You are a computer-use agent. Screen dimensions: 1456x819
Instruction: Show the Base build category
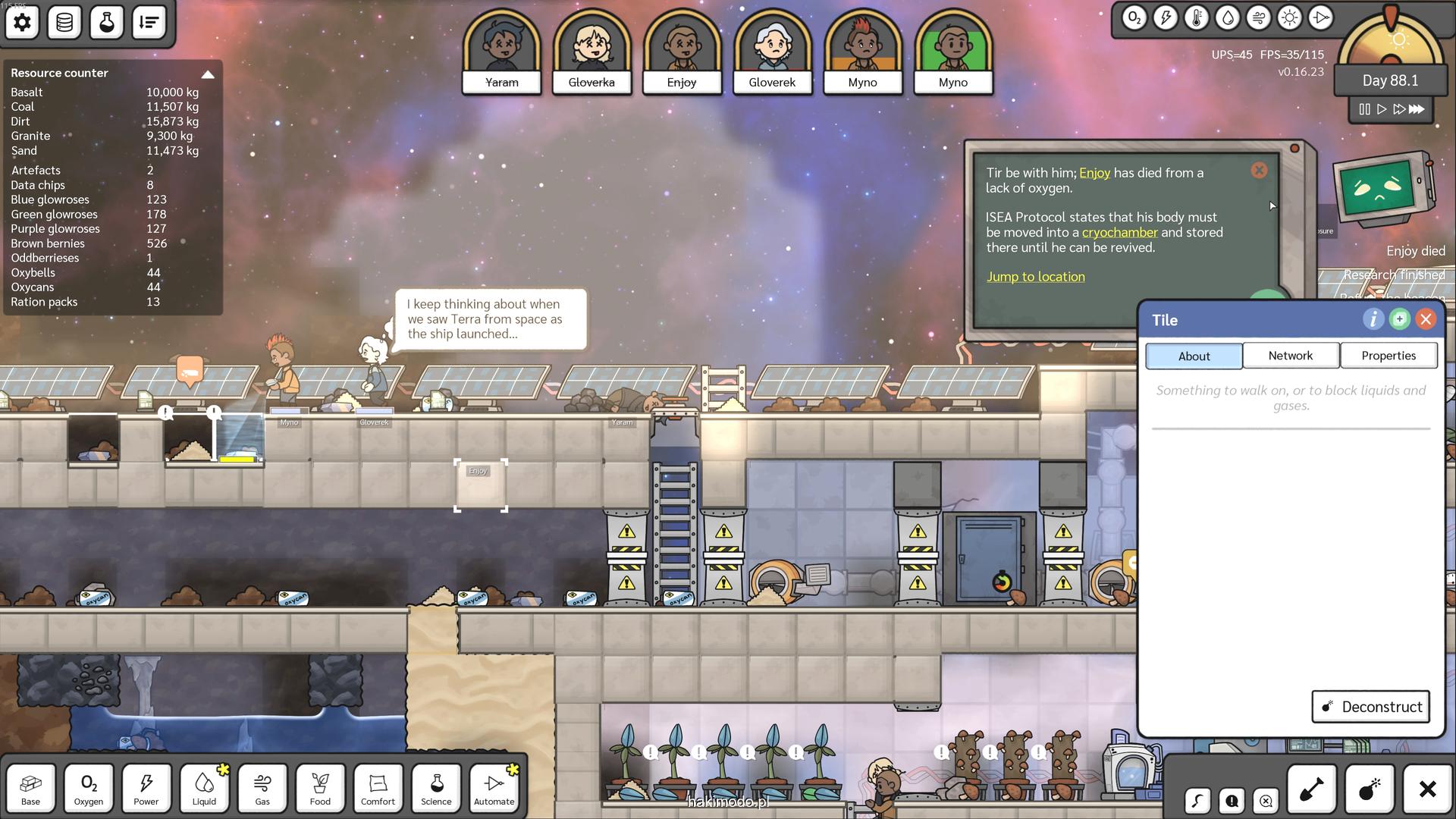coord(30,788)
